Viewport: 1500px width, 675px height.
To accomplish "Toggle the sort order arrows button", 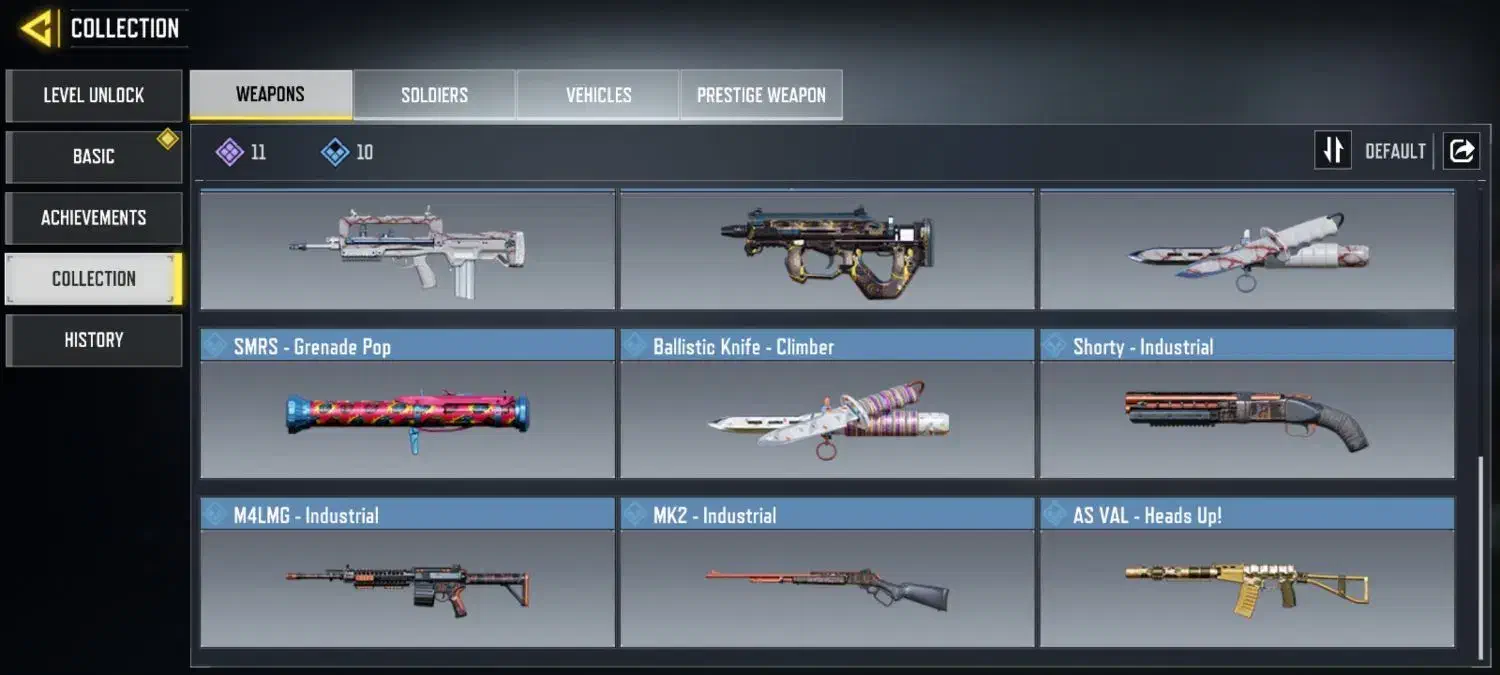I will point(1332,151).
